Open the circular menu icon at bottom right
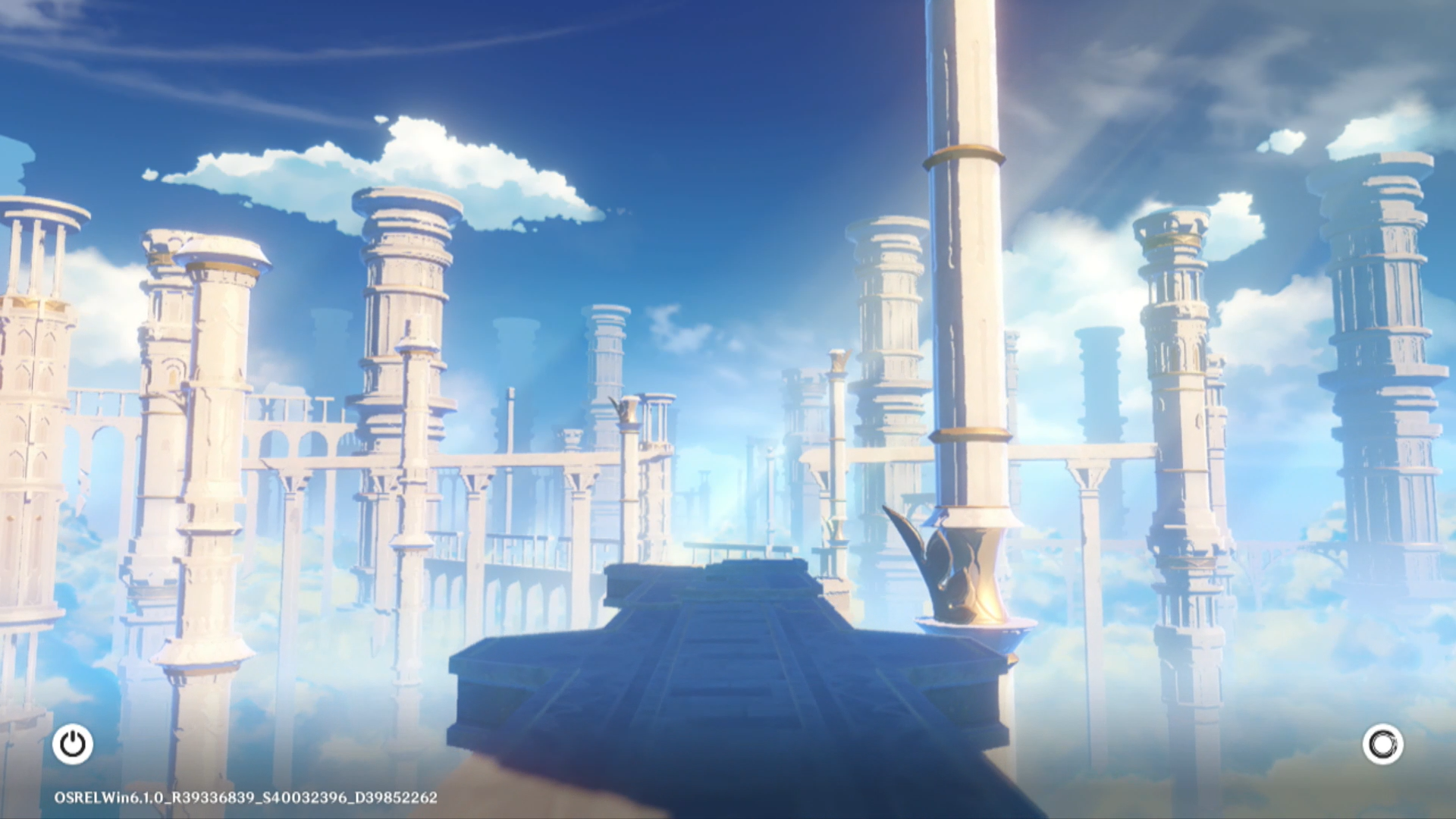Image resolution: width=1456 pixels, height=819 pixels. click(x=1382, y=744)
